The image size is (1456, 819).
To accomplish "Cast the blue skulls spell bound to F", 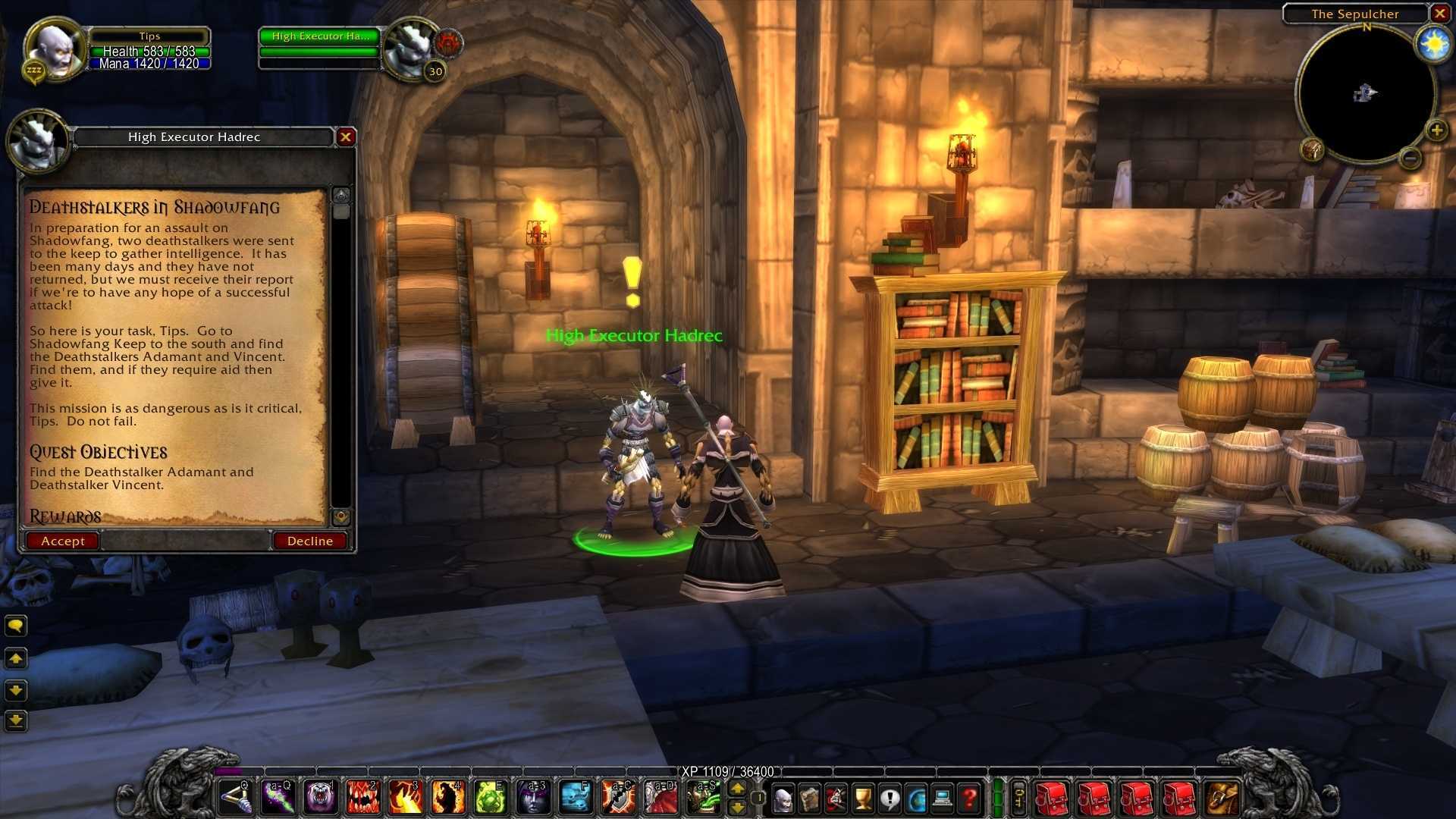I will click(576, 798).
